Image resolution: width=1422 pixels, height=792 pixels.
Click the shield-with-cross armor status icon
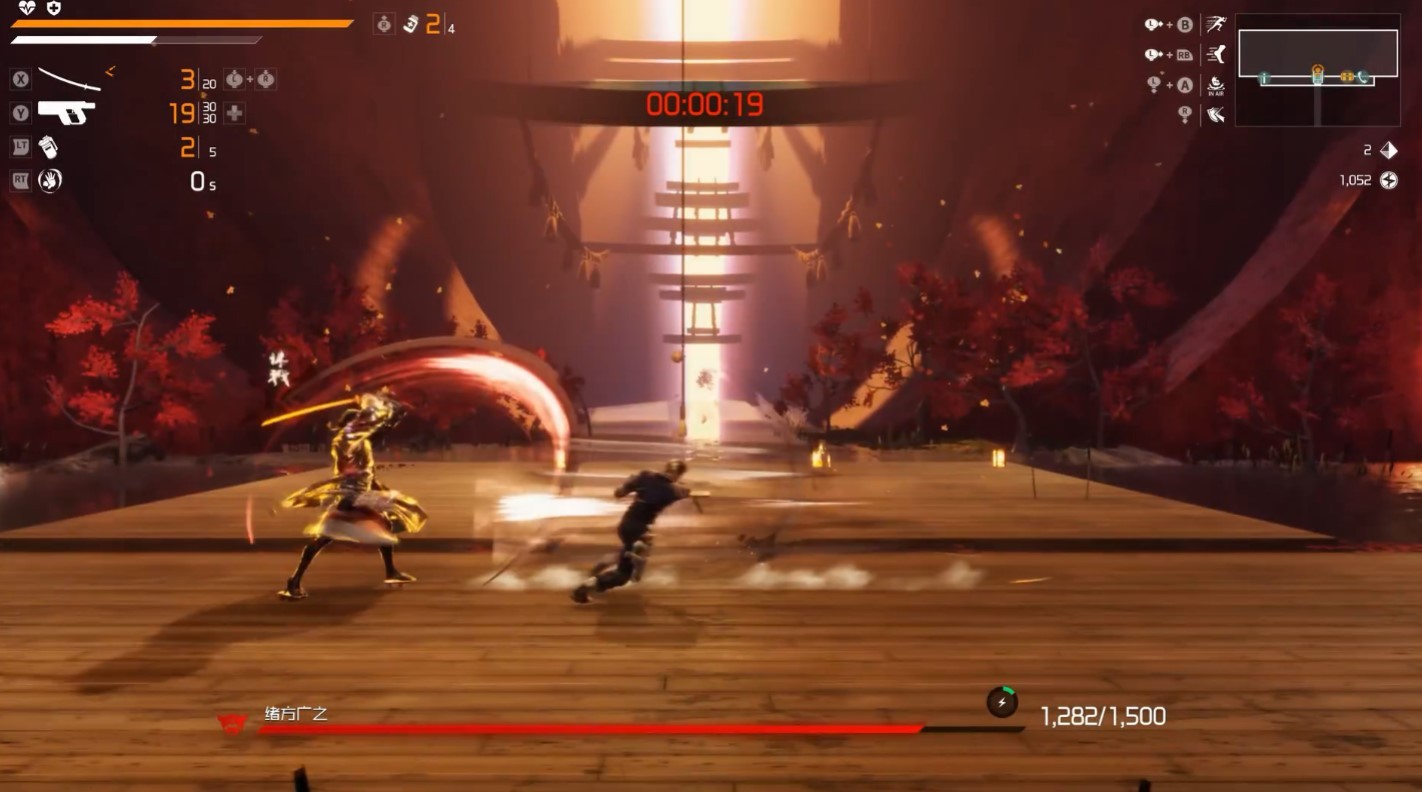click(x=53, y=8)
